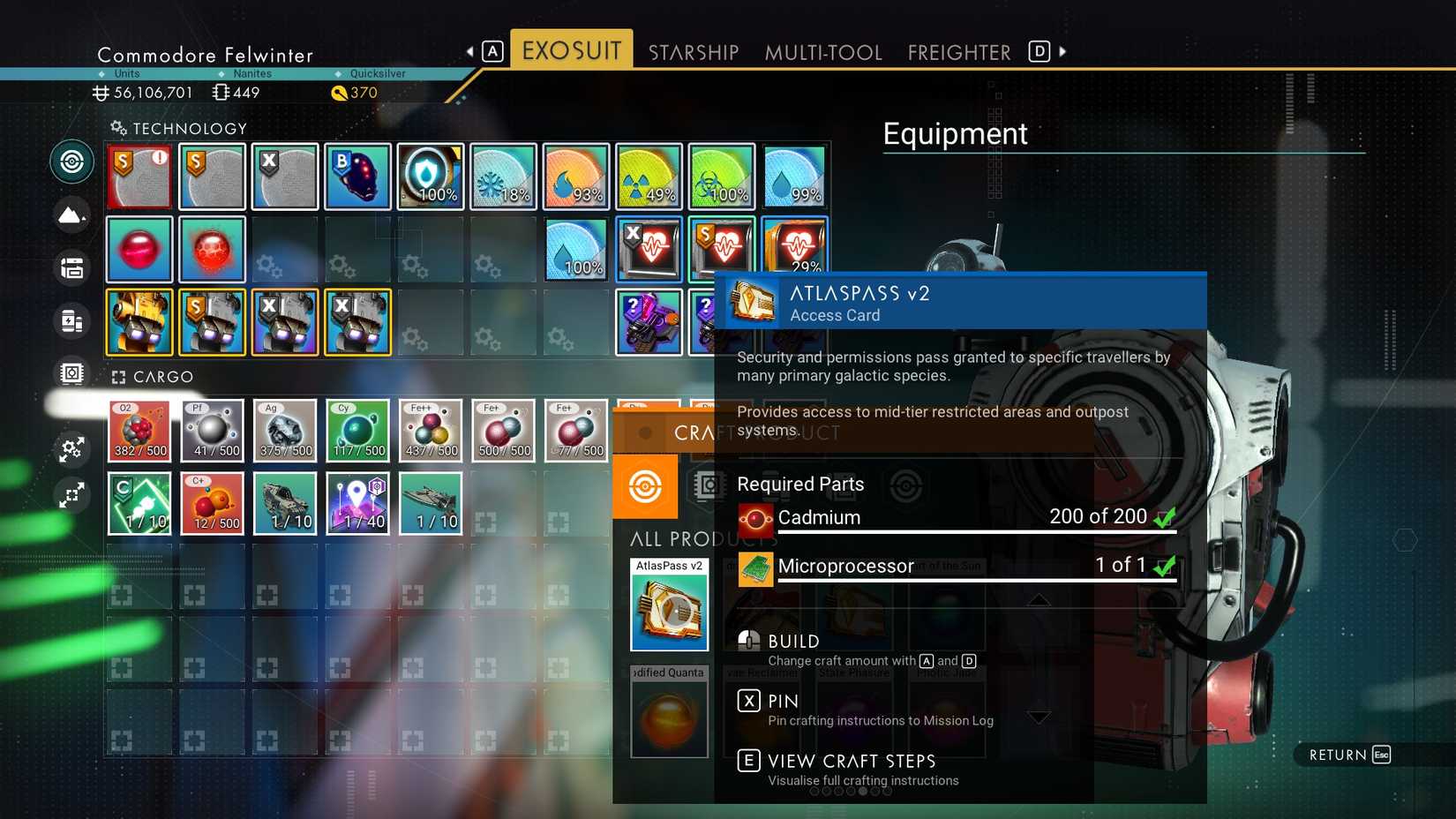
Task: Select the AtlasPass v2 product thumbnail
Action: (x=668, y=605)
